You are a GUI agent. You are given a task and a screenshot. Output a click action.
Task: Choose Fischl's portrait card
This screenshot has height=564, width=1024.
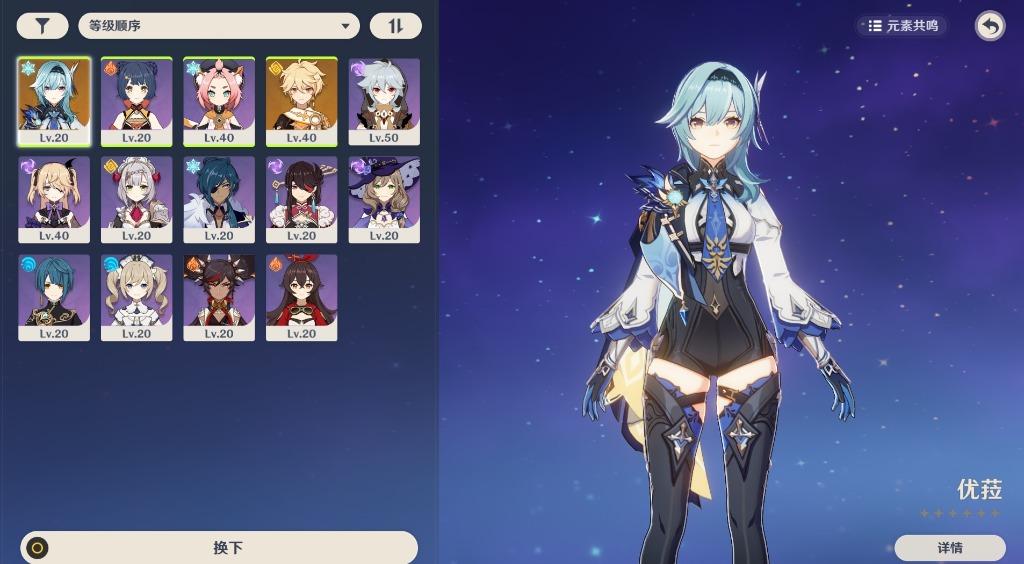click(x=54, y=199)
